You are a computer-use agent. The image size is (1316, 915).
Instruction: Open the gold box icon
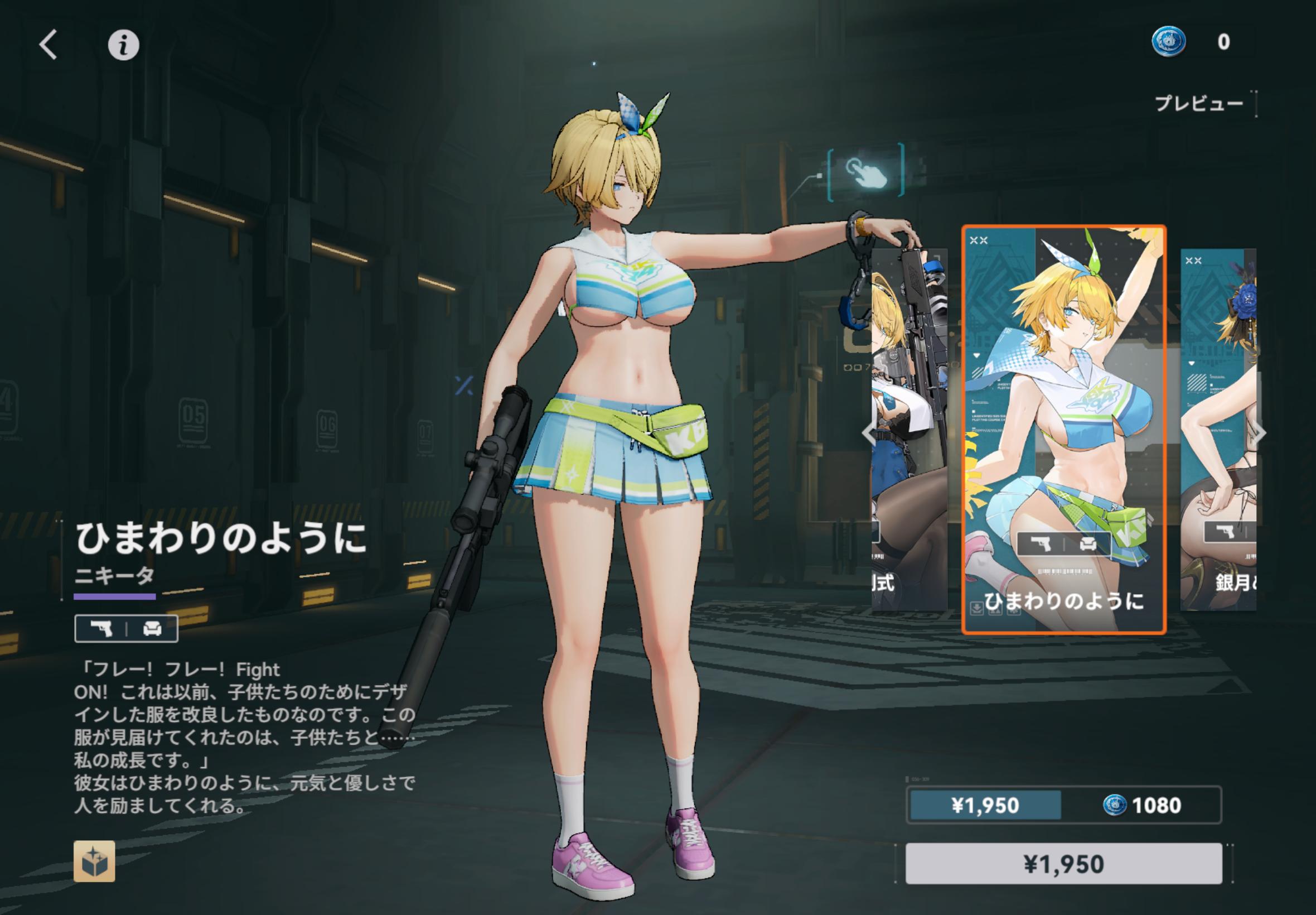[94, 861]
